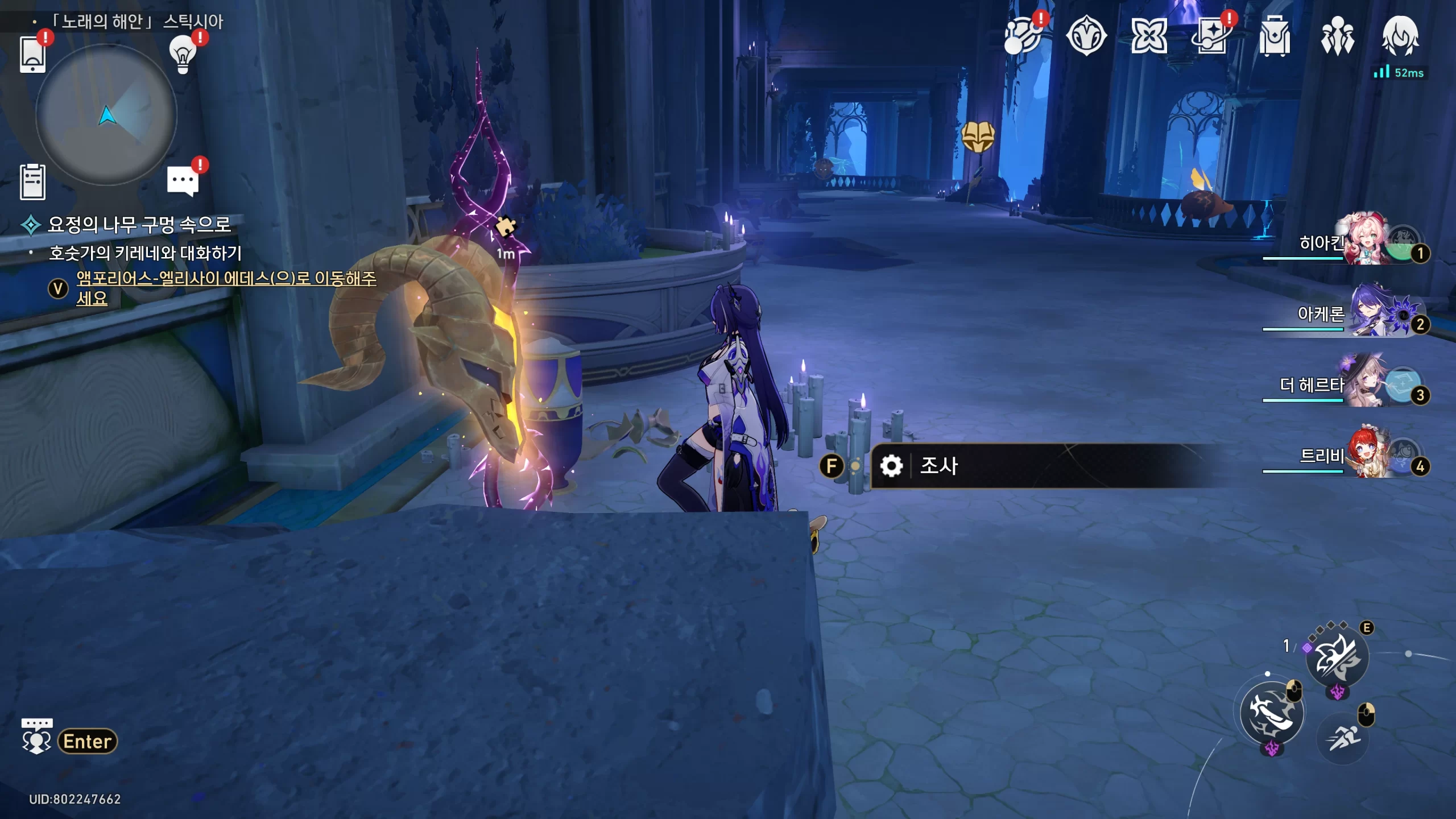Viewport: 1456px width, 819px height.
Task: Open the star warp gacha icon
Action: (x=1211, y=36)
